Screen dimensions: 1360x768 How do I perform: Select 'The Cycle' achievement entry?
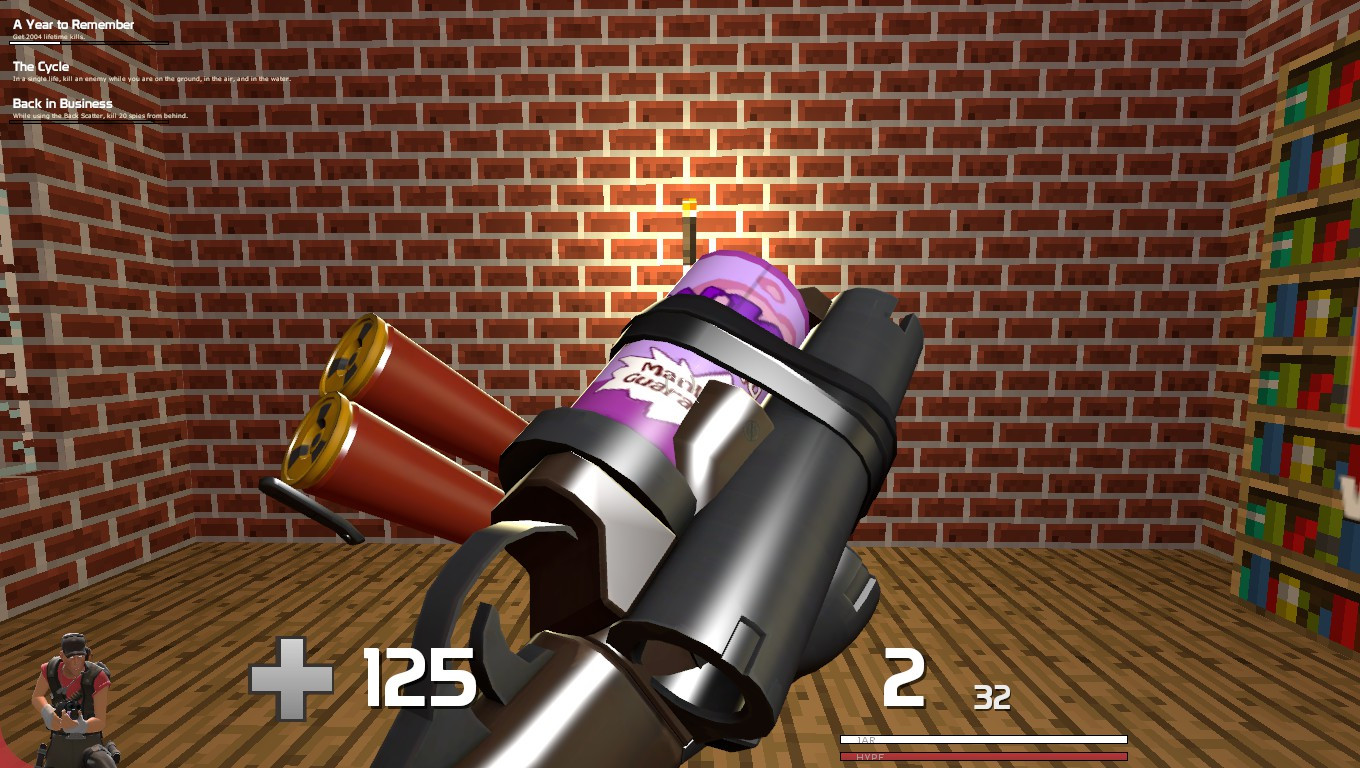(40, 66)
